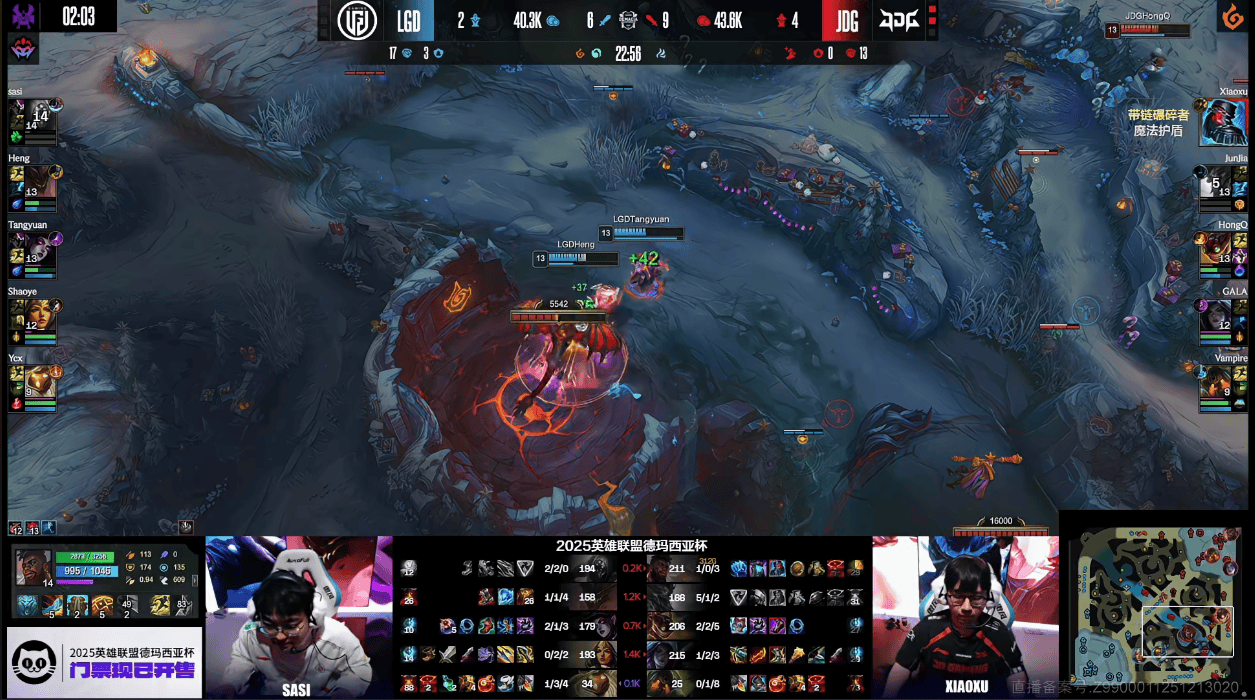Open the ticket sale banner with cat logo
Screen dimensions: 1255x700
pos(104,662)
